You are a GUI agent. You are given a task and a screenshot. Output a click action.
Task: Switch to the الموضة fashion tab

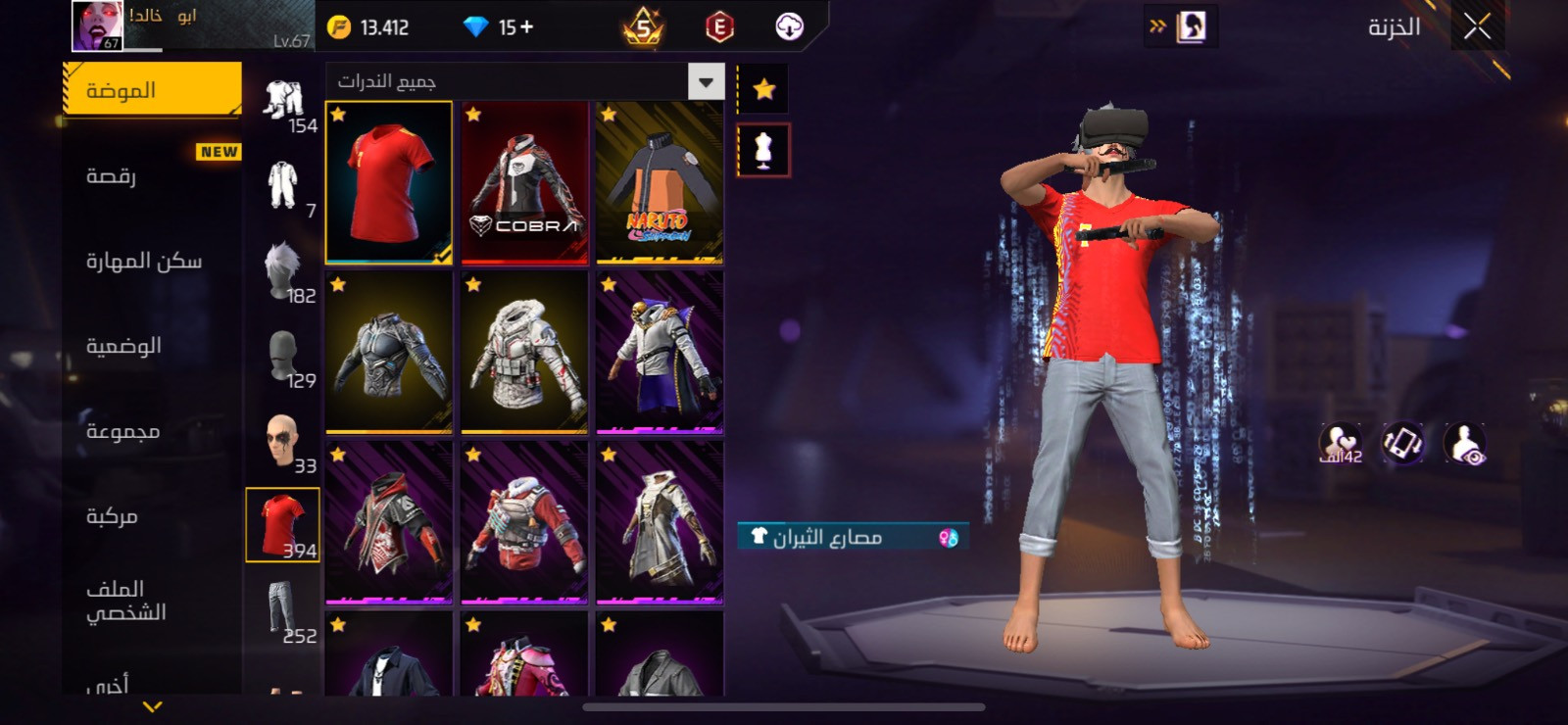(x=152, y=90)
